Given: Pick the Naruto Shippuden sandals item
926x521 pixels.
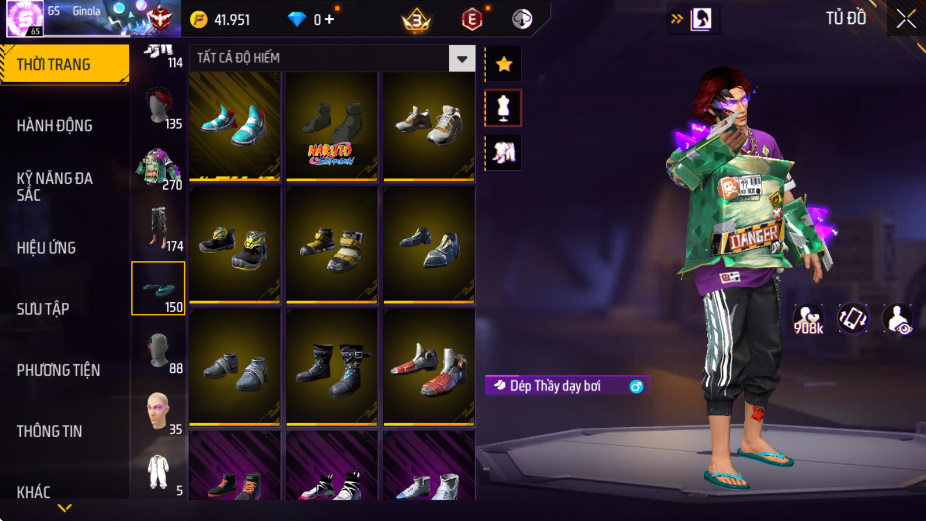Looking at the screenshot, I should (331, 126).
